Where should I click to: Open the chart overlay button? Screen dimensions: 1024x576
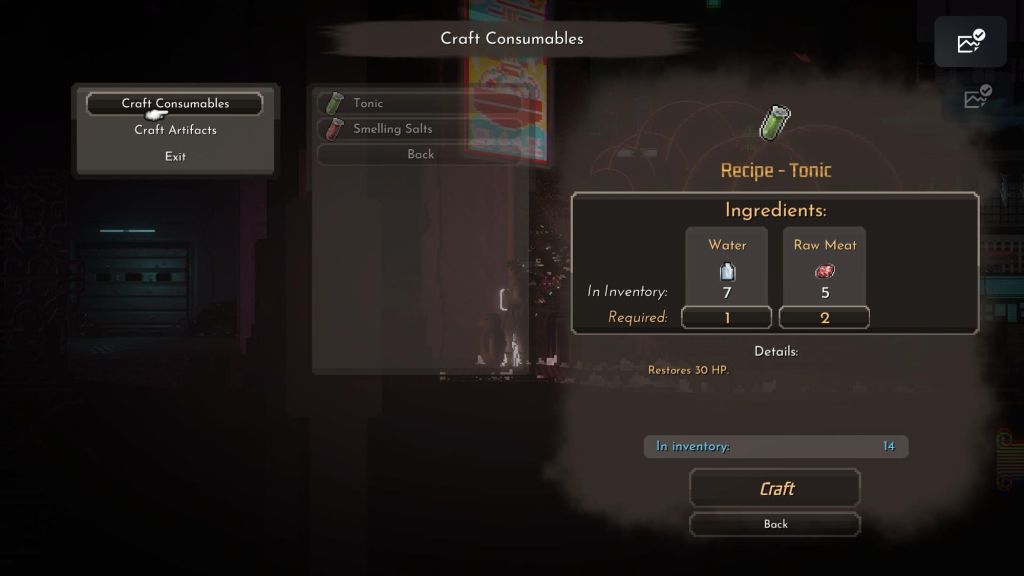tap(970, 42)
